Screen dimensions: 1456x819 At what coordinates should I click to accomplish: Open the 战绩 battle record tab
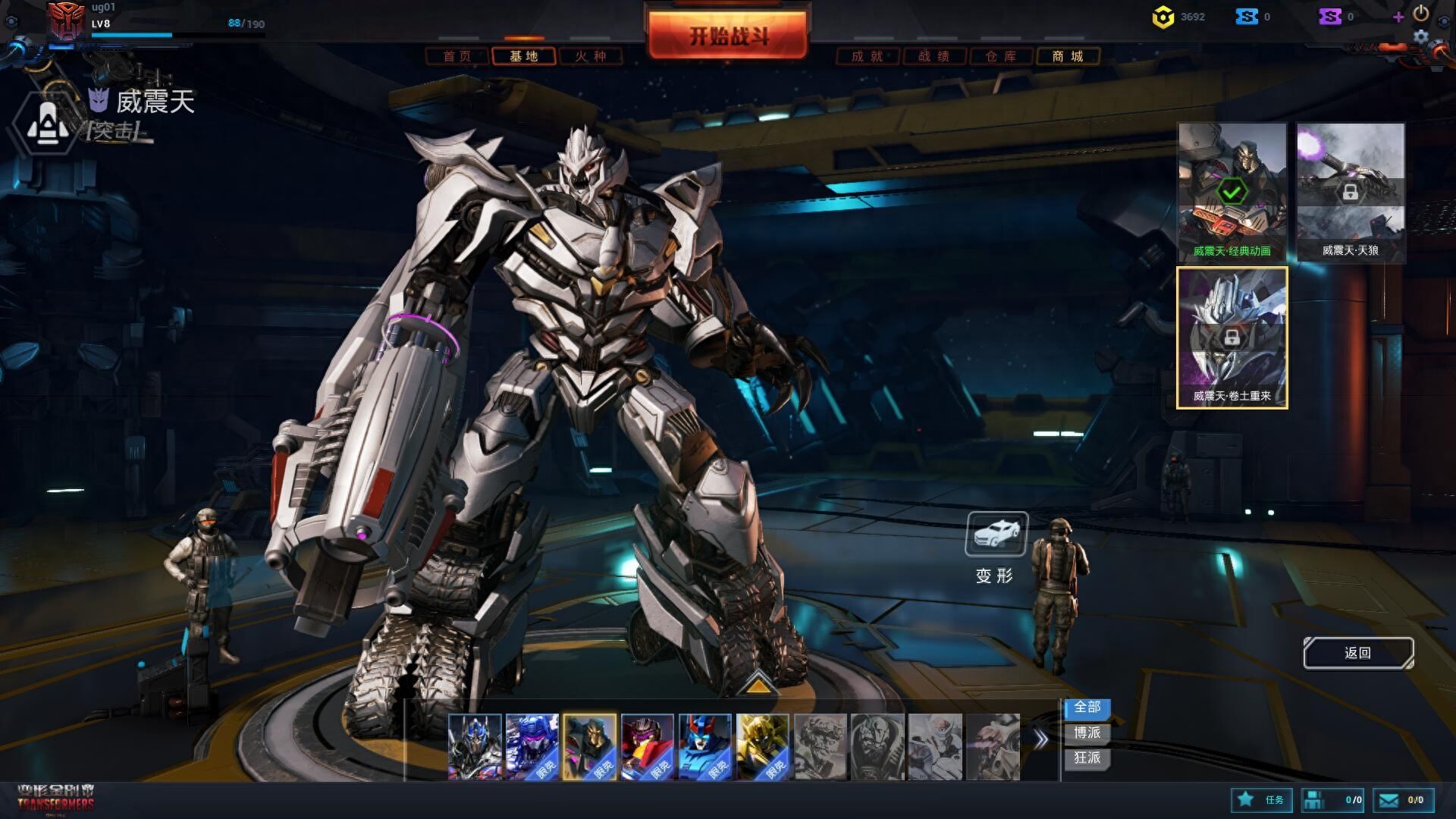pos(934,56)
